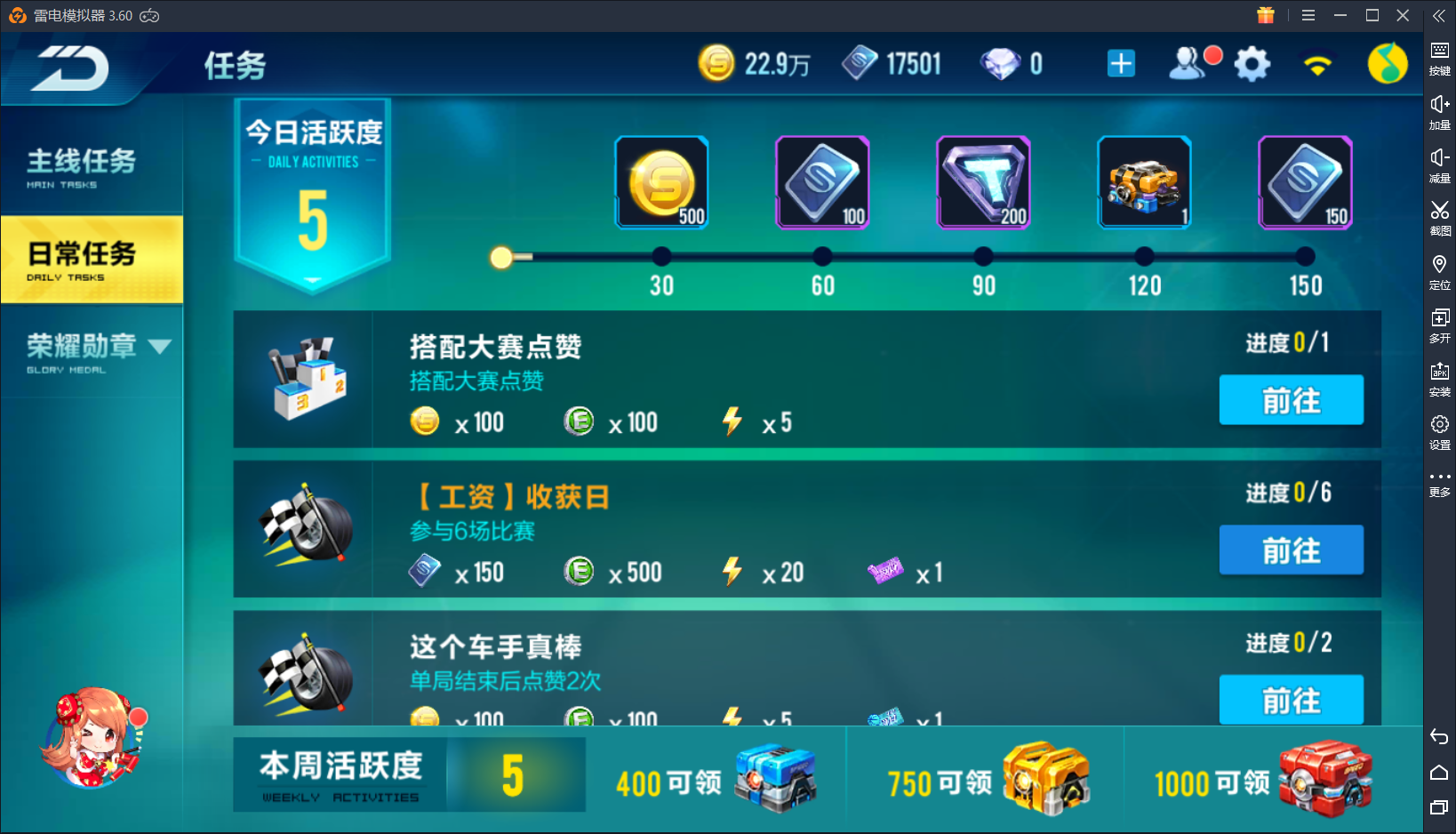Click 前往 for 【工资】收获日 task
This screenshot has width=1456, height=834.
[x=1291, y=549]
